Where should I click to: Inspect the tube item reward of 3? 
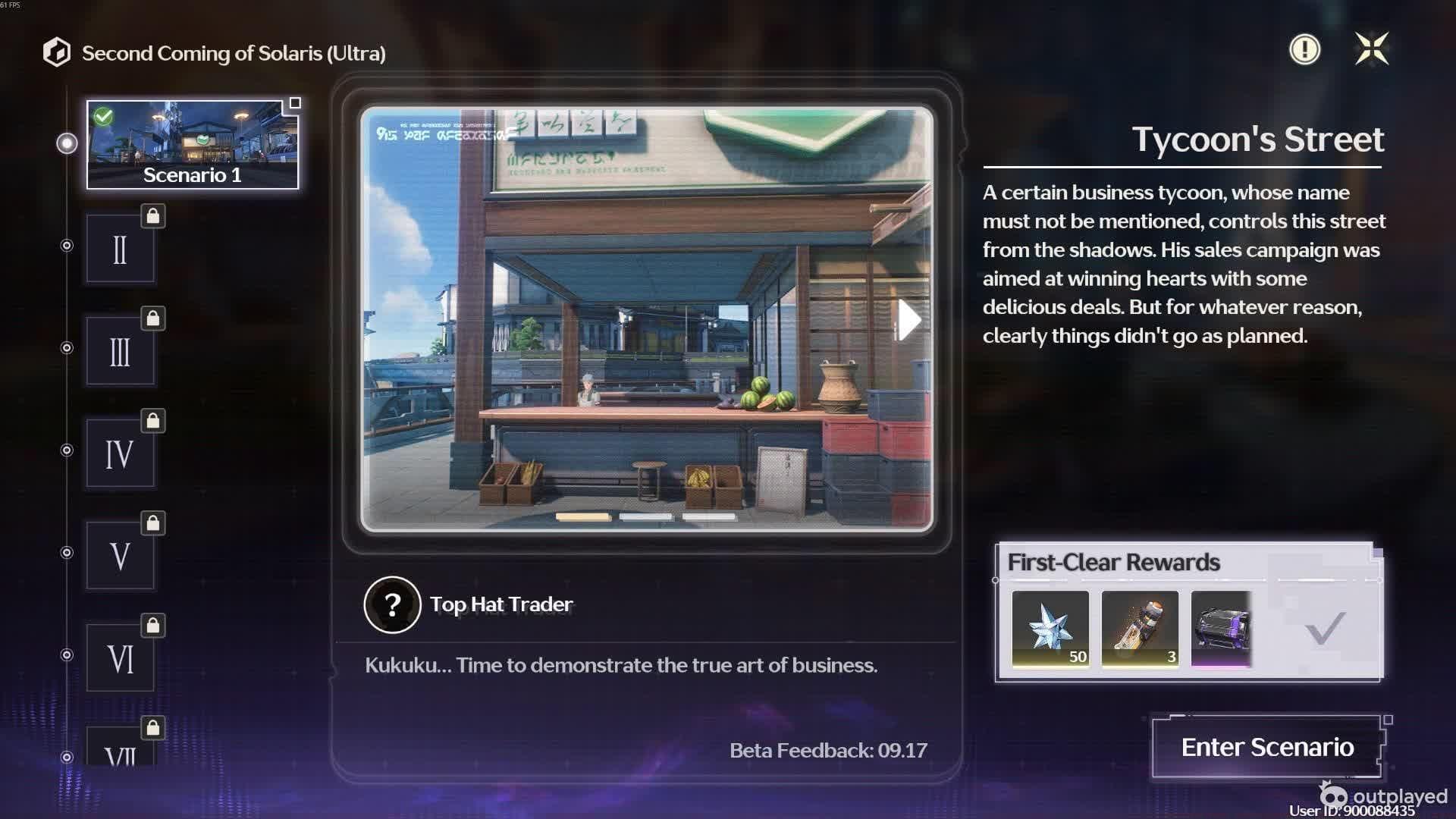coord(1140,629)
